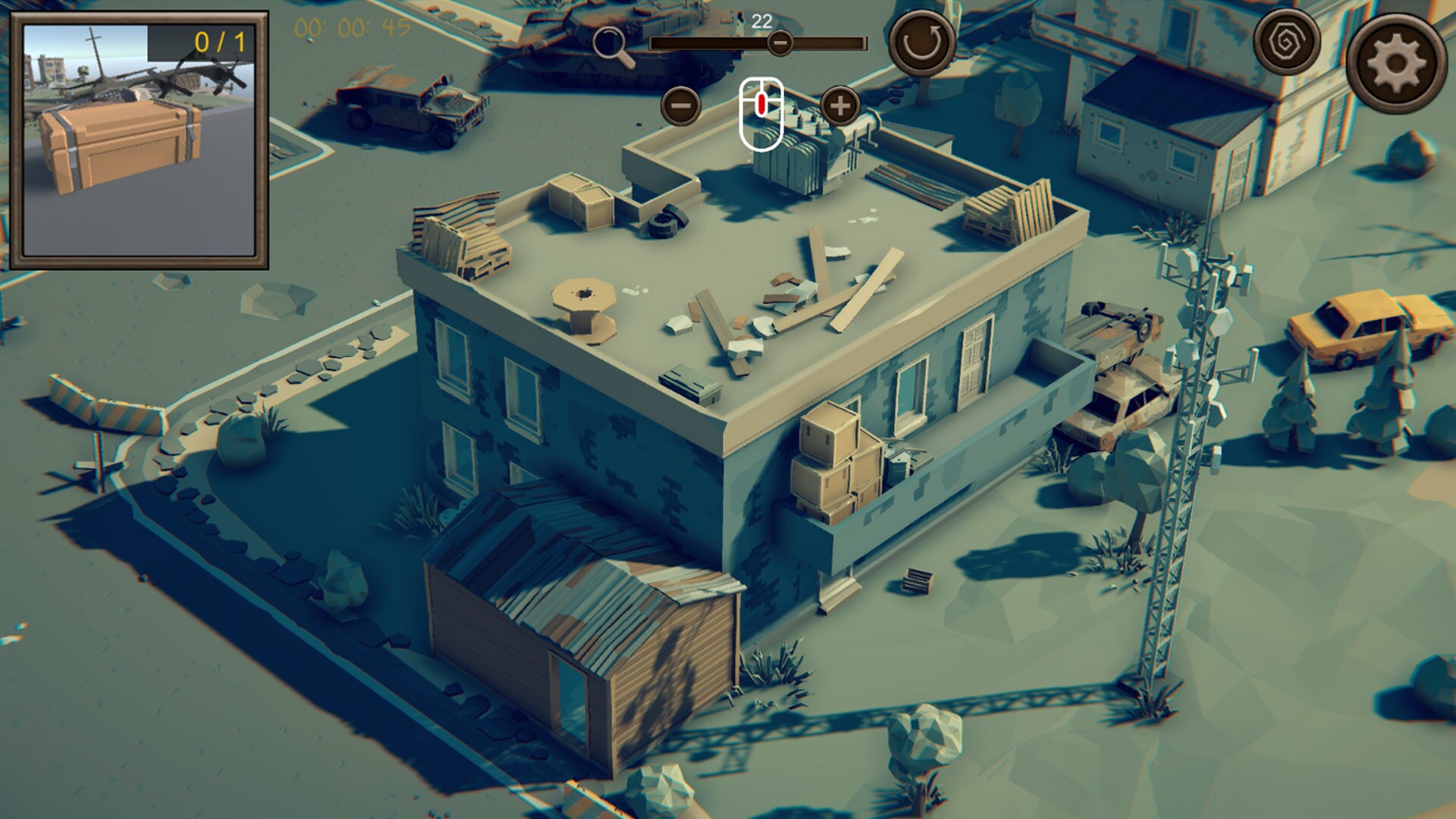Screen dimensions: 1456x819
Task: Zoom out with the minus button
Action: coord(681,106)
